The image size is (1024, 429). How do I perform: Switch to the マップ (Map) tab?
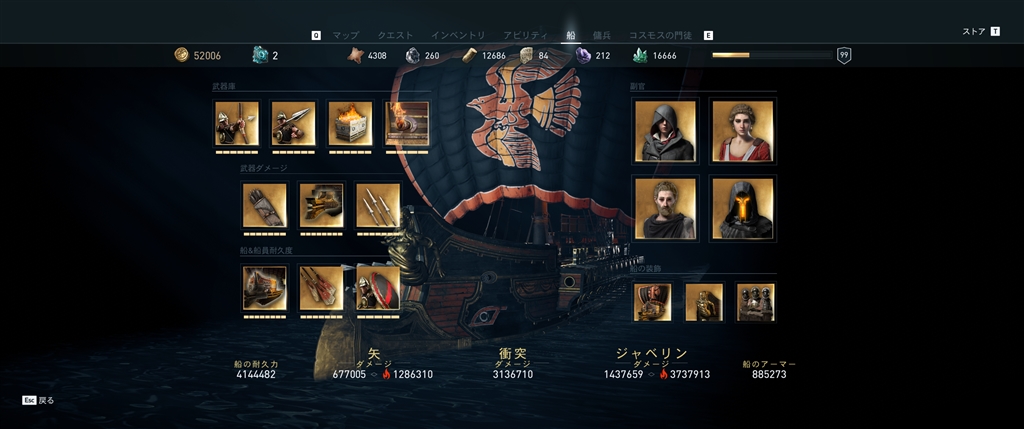tap(345, 35)
